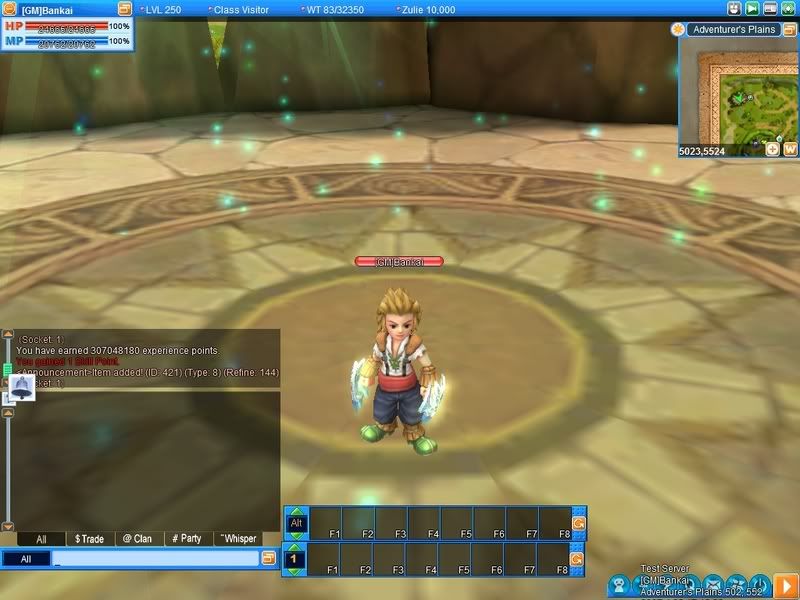Show the All chat tab

coord(41,538)
